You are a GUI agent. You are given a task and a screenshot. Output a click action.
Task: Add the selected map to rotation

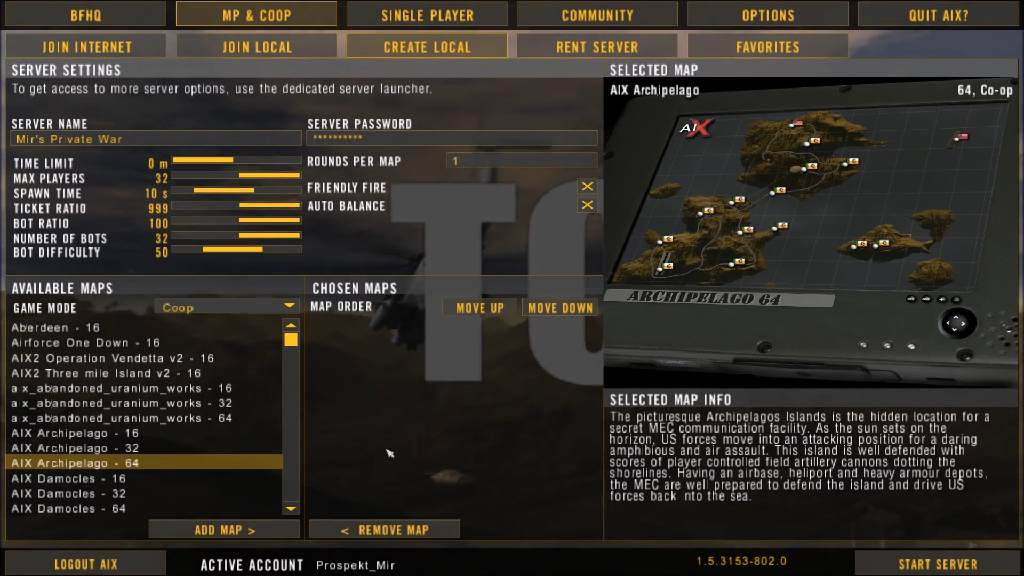tap(225, 530)
